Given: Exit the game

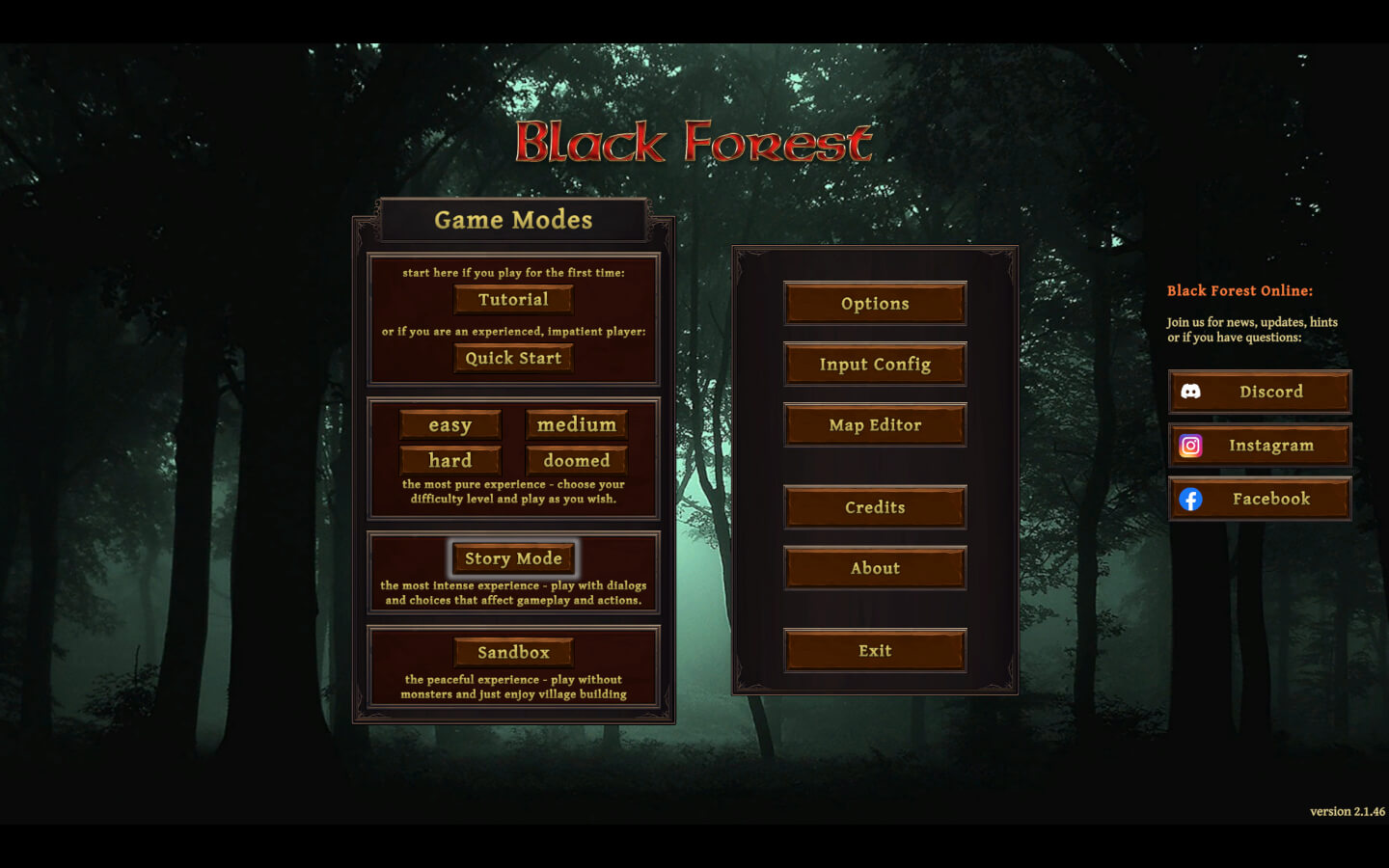Looking at the screenshot, I should tap(874, 649).
